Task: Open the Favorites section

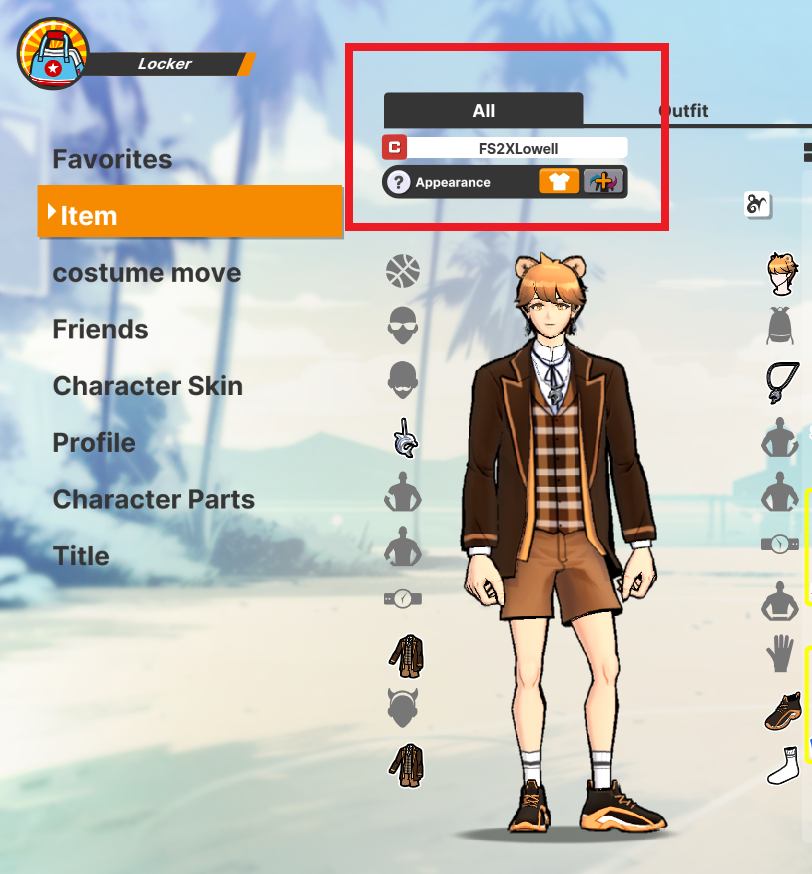Action: [112, 159]
